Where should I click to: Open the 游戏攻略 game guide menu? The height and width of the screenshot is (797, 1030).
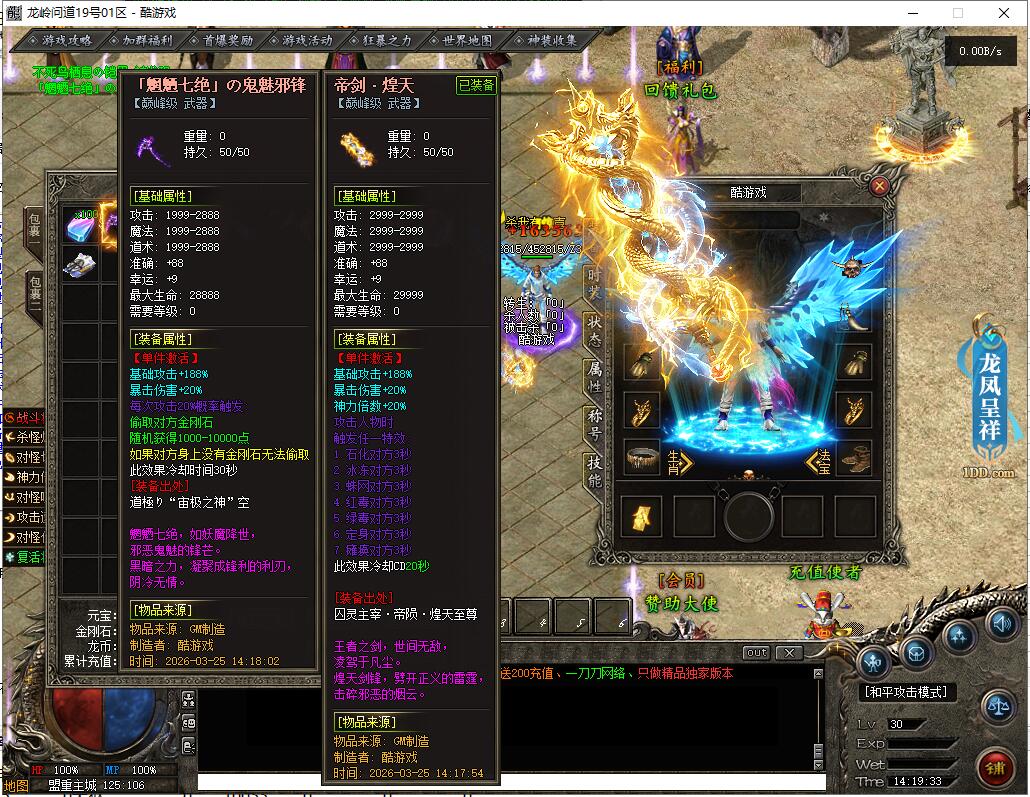coord(66,41)
